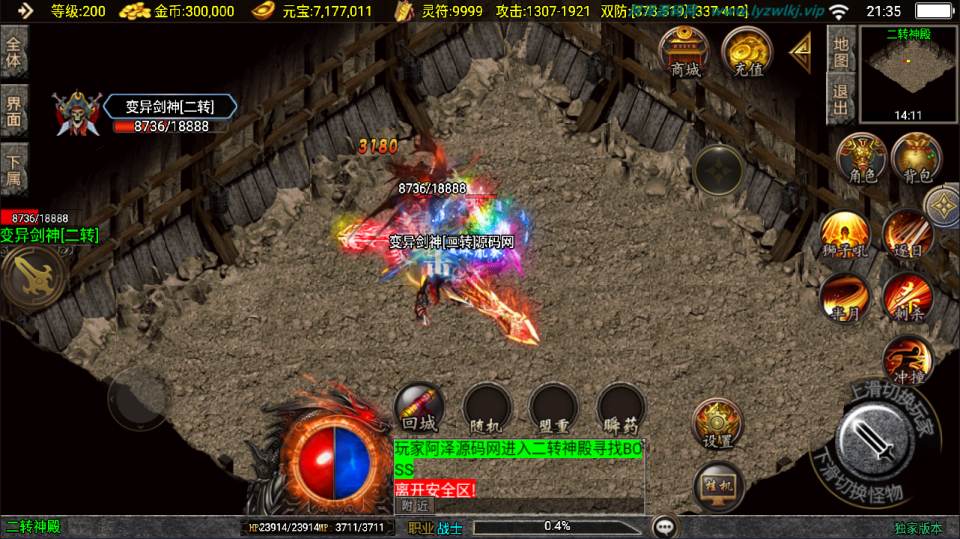Use the 刺杀 skill
The height and width of the screenshot is (539, 960).
[907, 298]
